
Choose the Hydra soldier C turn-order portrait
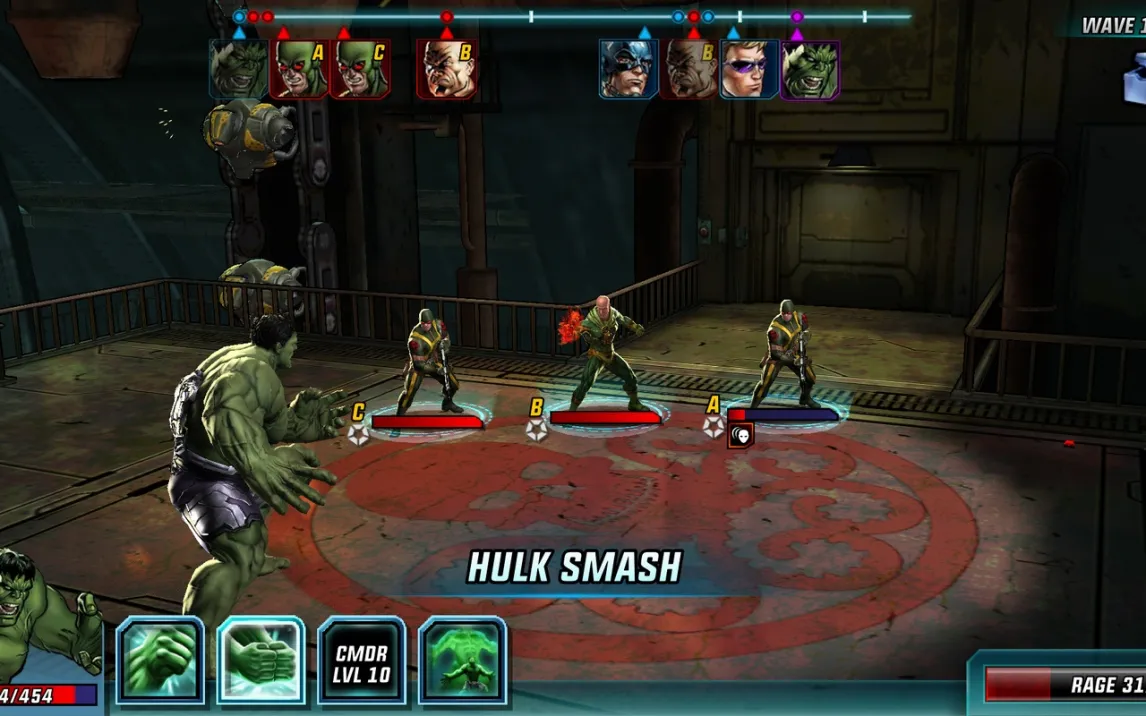pyautogui.click(x=359, y=69)
